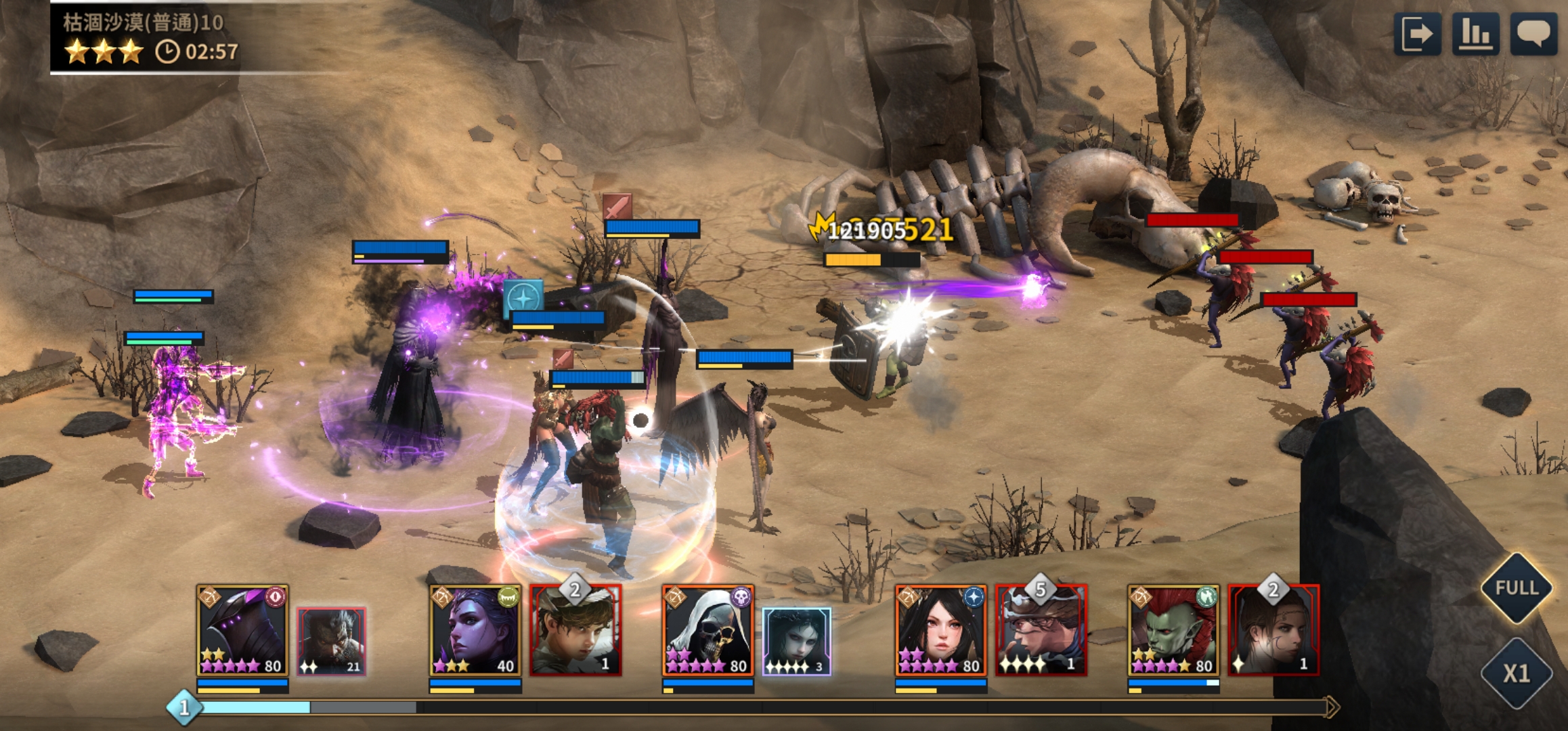This screenshot has width=1568, height=731.
Task: Change battle speed with the X1 button
Action: point(1517,673)
